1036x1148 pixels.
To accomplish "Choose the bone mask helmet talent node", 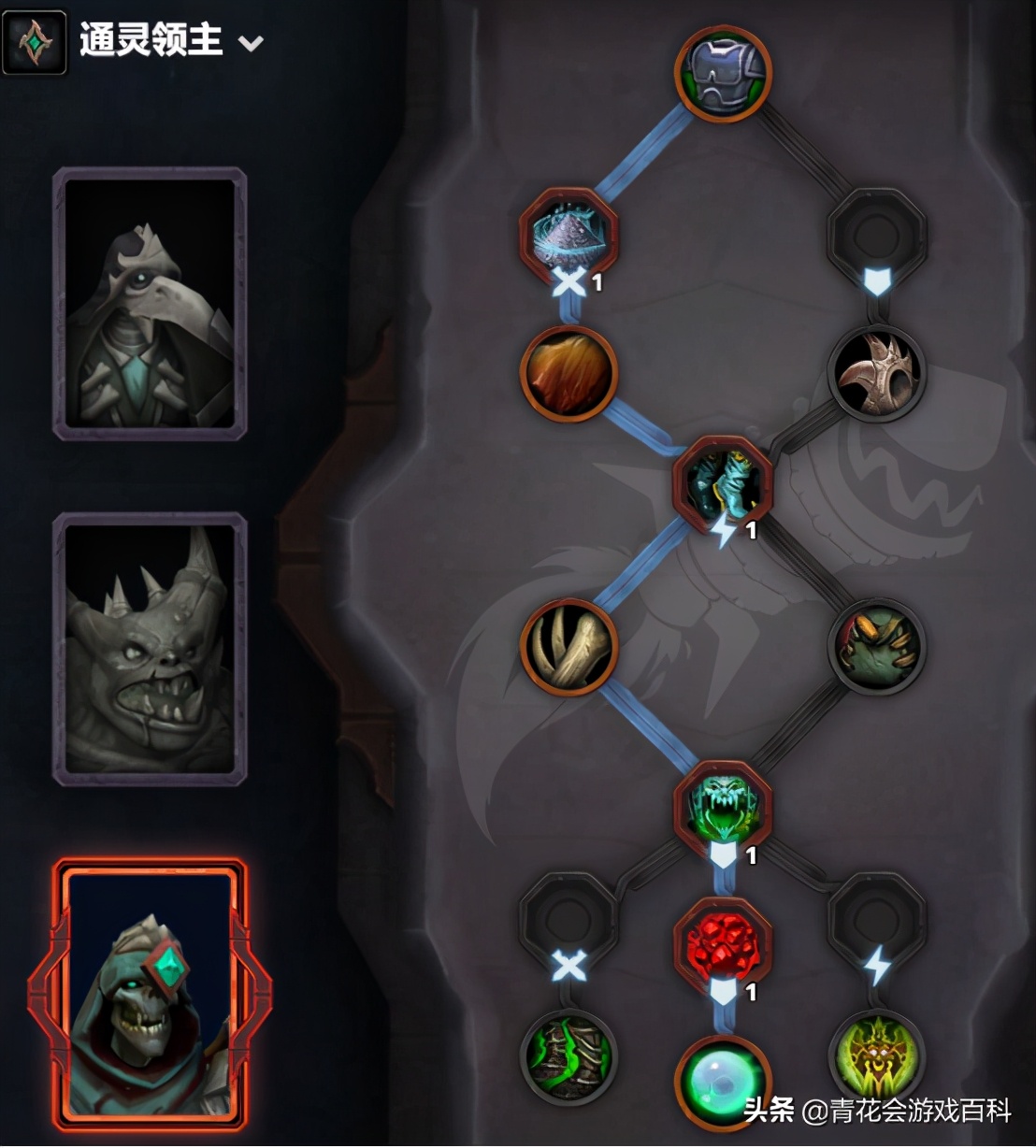I will pos(877,372).
